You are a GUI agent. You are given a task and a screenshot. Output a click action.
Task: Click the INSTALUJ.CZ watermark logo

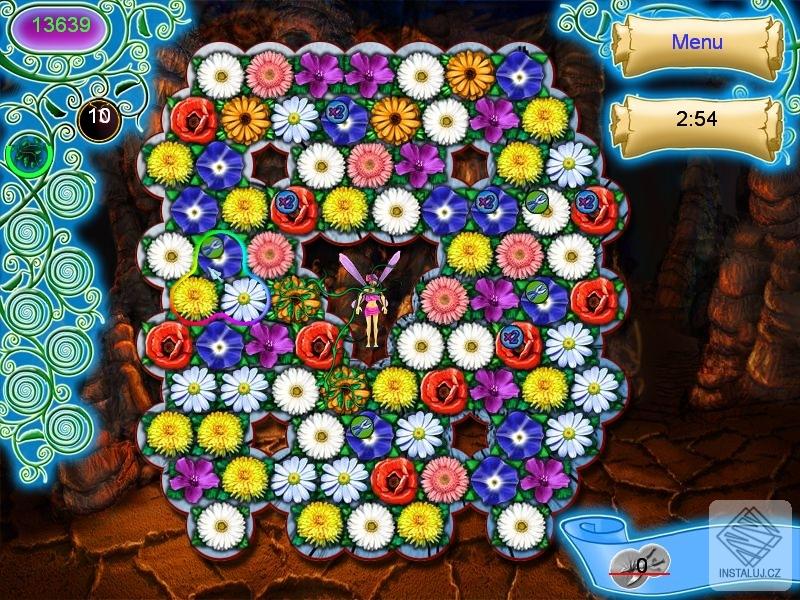[750, 547]
